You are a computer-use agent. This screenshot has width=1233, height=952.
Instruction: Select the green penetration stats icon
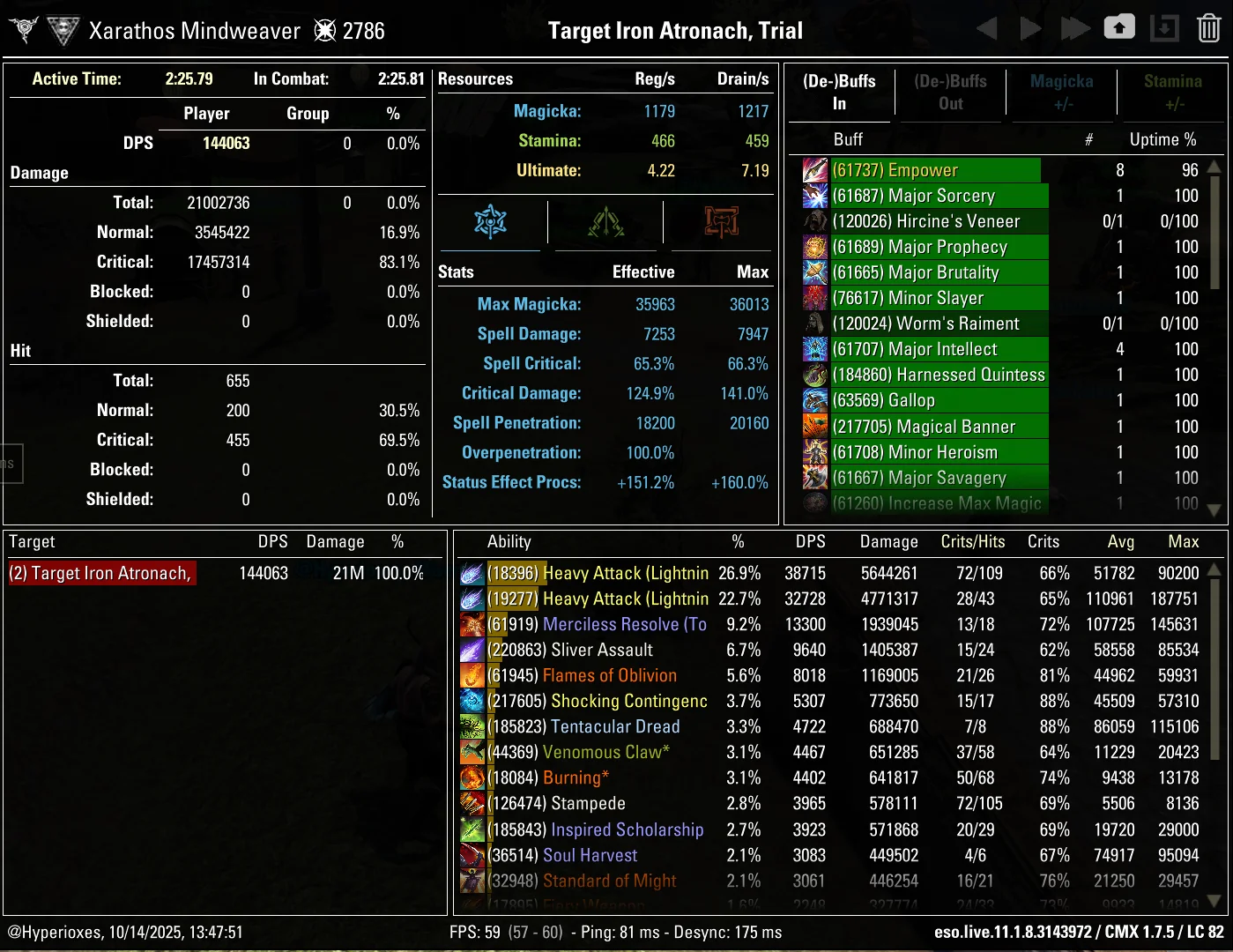point(605,223)
